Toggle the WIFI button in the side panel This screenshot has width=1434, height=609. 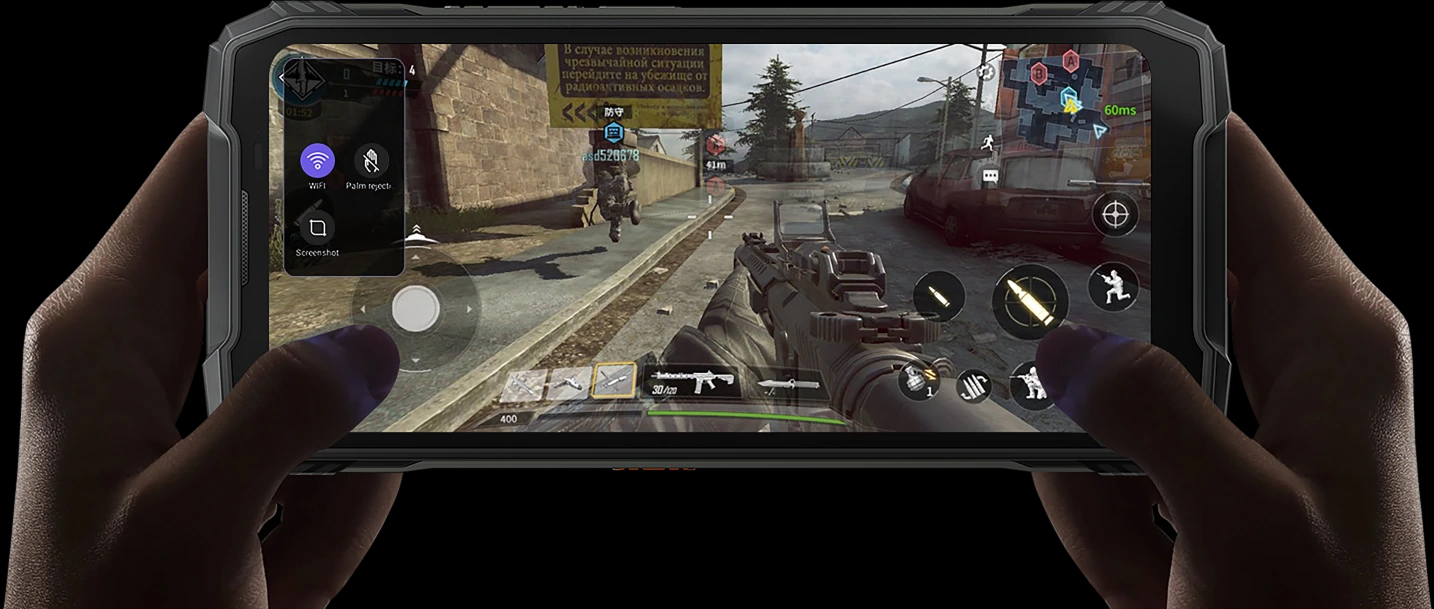coord(318,161)
